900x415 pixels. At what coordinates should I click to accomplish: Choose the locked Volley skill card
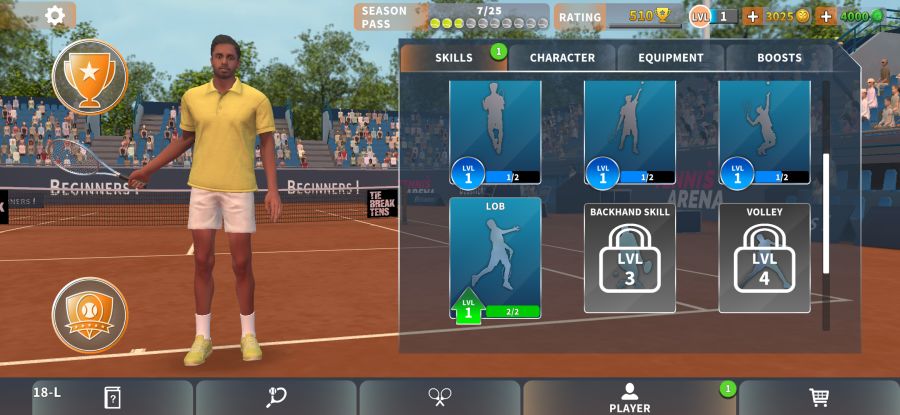pos(764,258)
